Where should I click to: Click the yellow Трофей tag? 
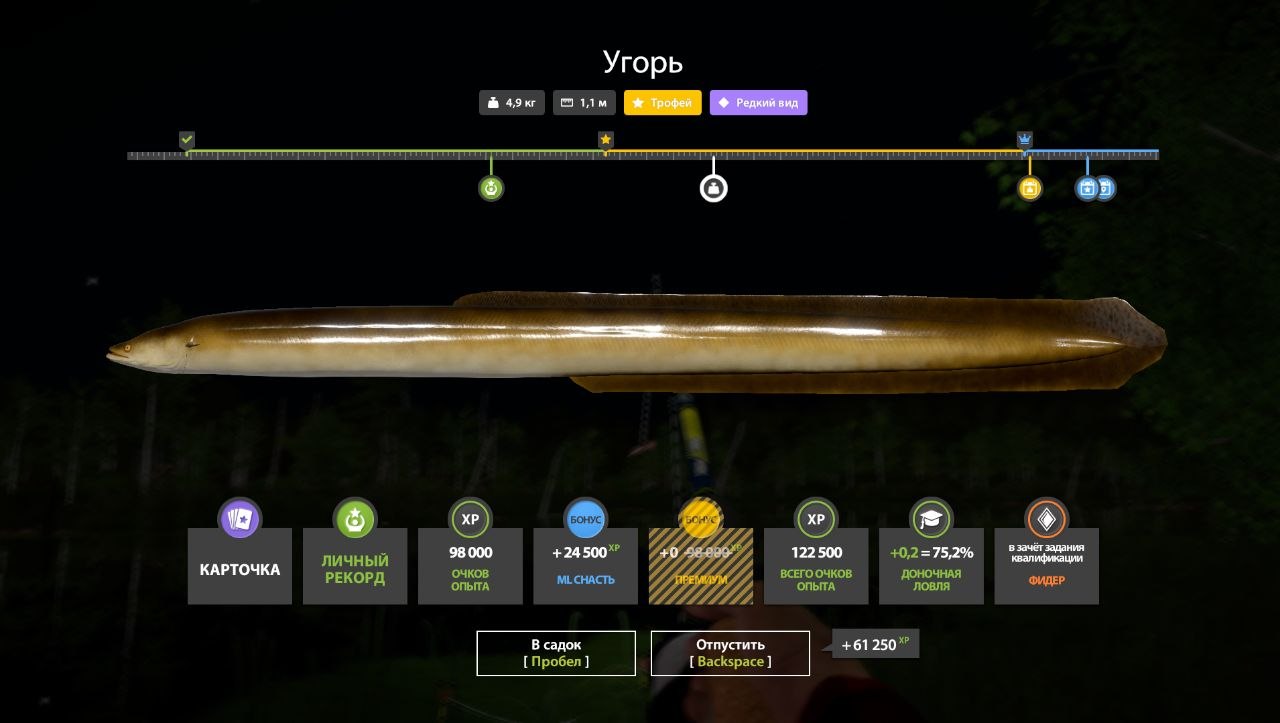click(663, 102)
